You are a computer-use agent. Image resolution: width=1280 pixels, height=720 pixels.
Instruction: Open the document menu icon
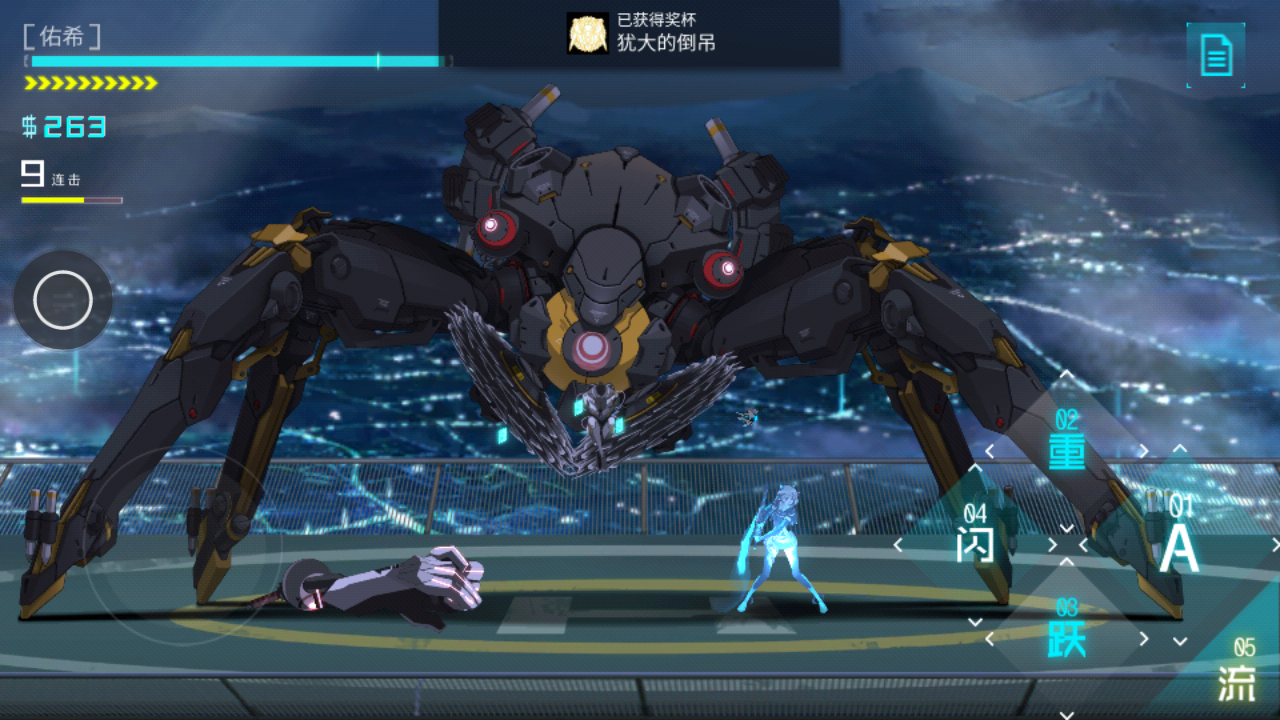tap(1216, 55)
